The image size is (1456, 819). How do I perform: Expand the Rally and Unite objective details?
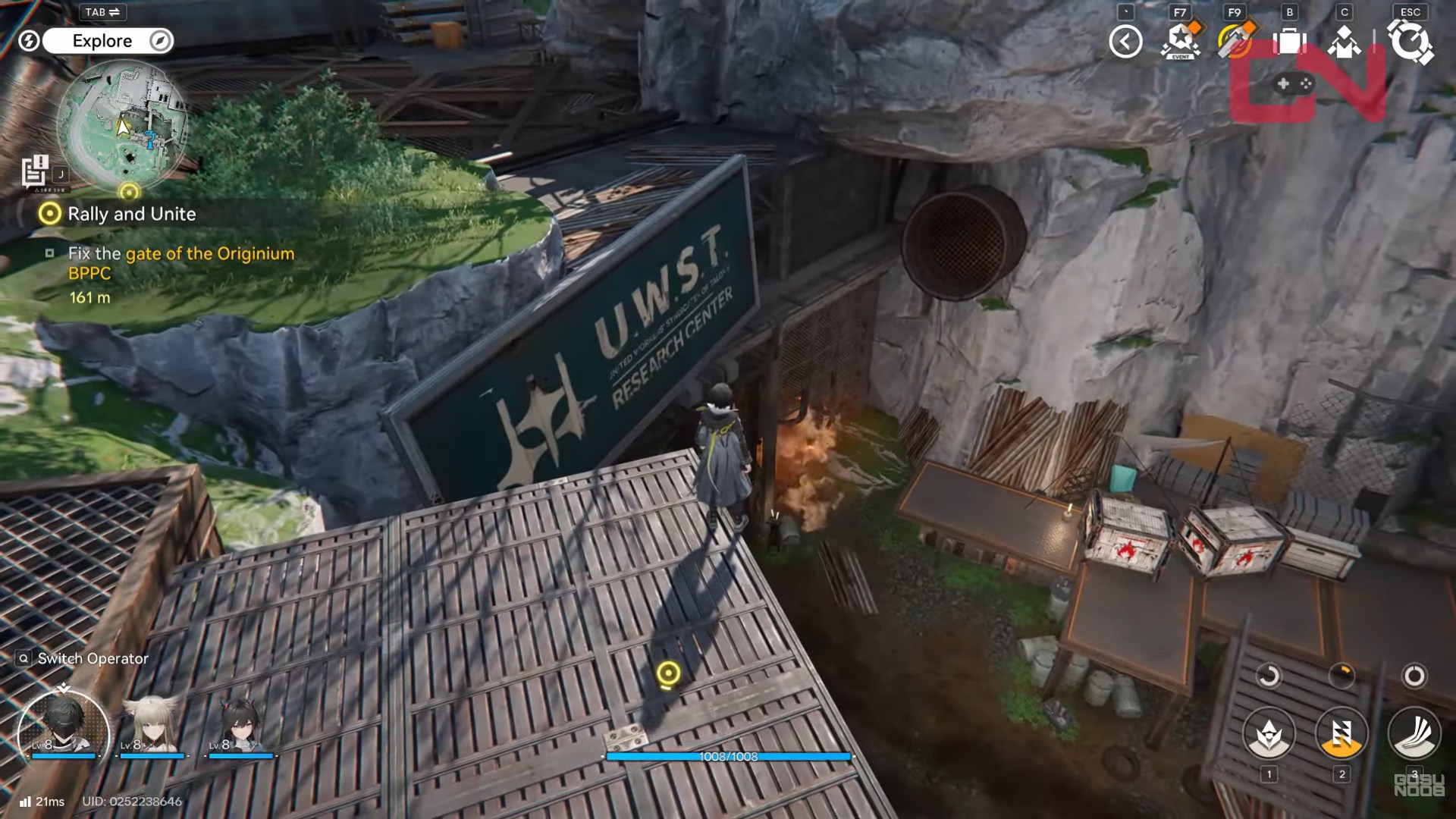(x=132, y=214)
